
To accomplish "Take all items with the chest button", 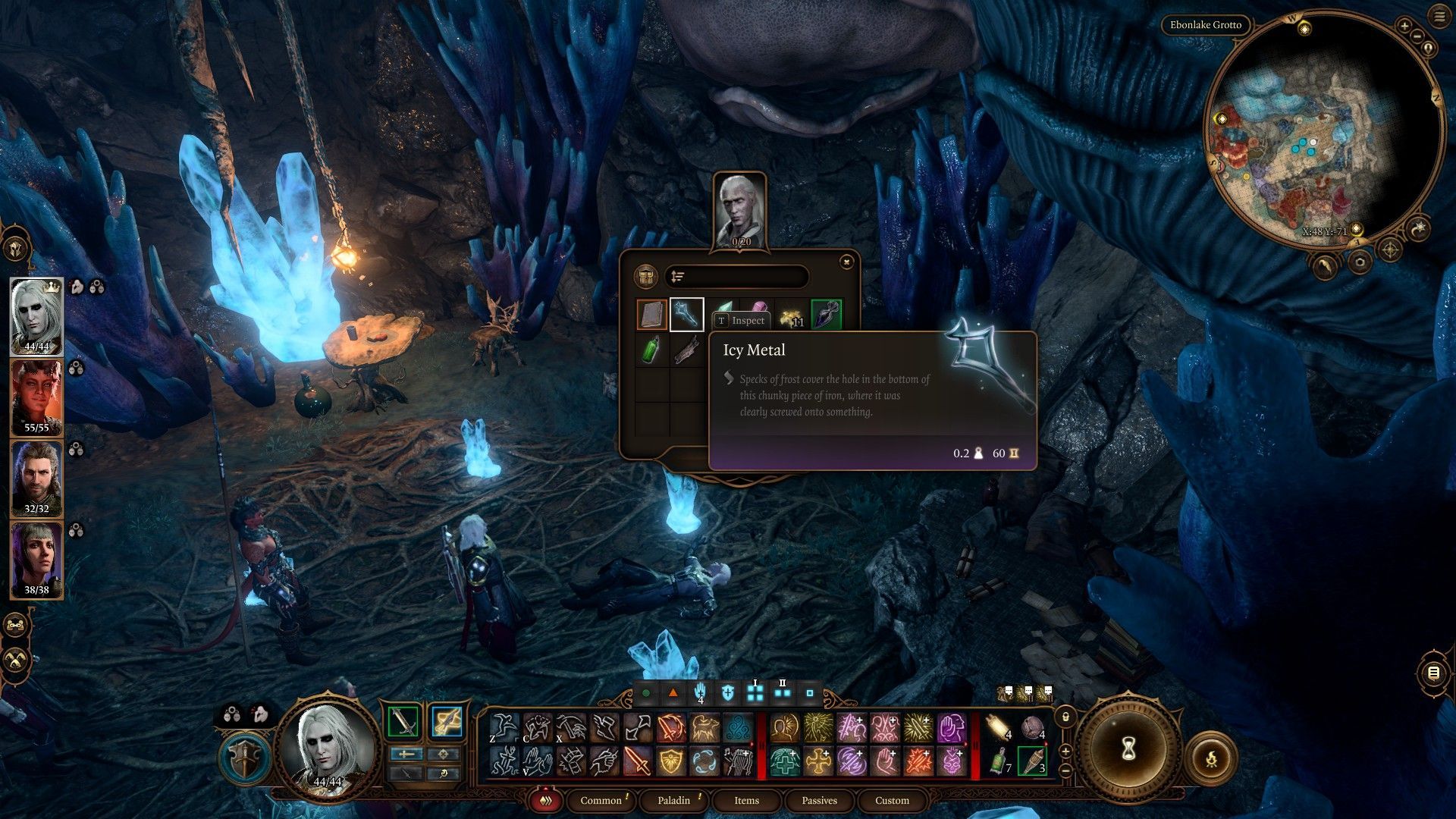I will pyautogui.click(x=645, y=277).
